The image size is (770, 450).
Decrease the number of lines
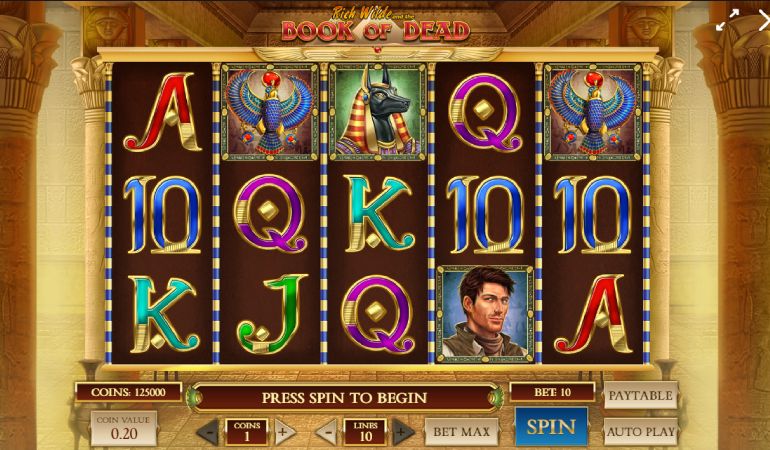pyautogui.click(x=326, y=433)
